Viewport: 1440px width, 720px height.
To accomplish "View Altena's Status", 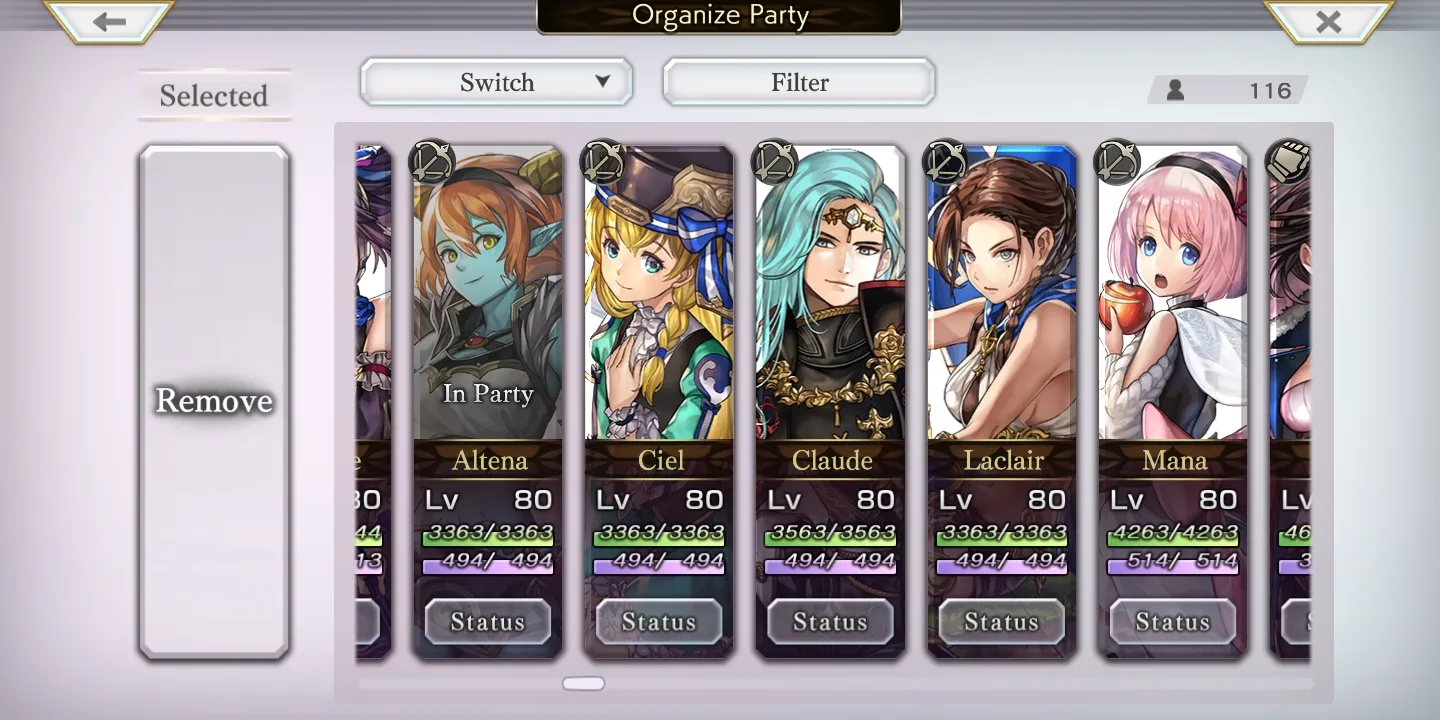I will click(488, 622).
